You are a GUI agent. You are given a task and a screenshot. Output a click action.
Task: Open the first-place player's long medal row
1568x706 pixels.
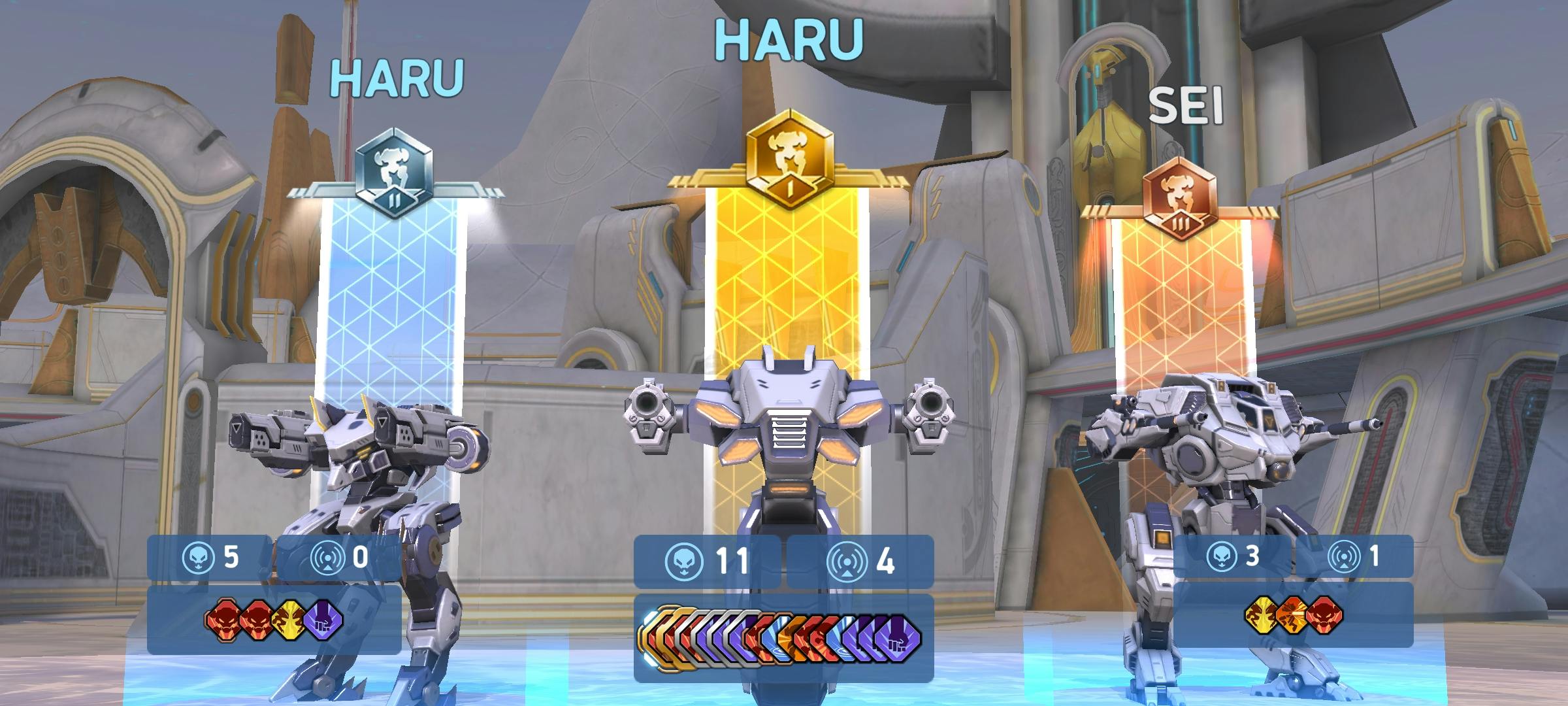783,638
